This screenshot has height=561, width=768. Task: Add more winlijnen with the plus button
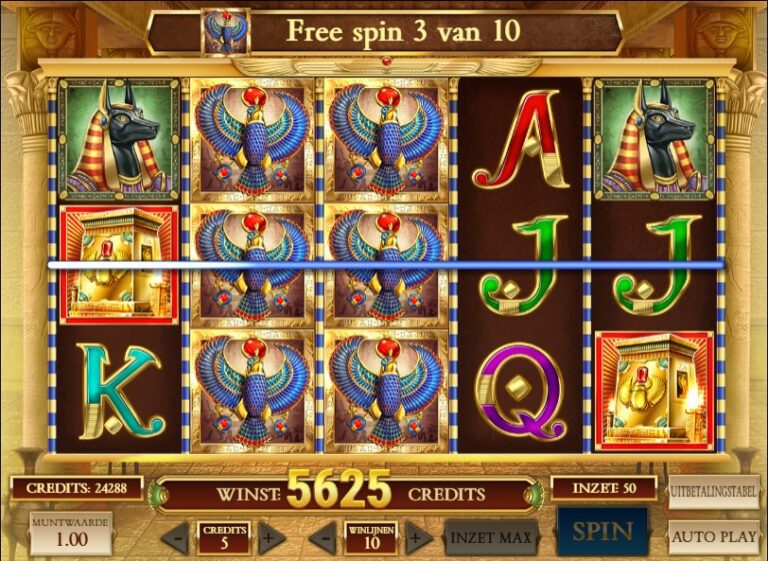pos(417,537)
